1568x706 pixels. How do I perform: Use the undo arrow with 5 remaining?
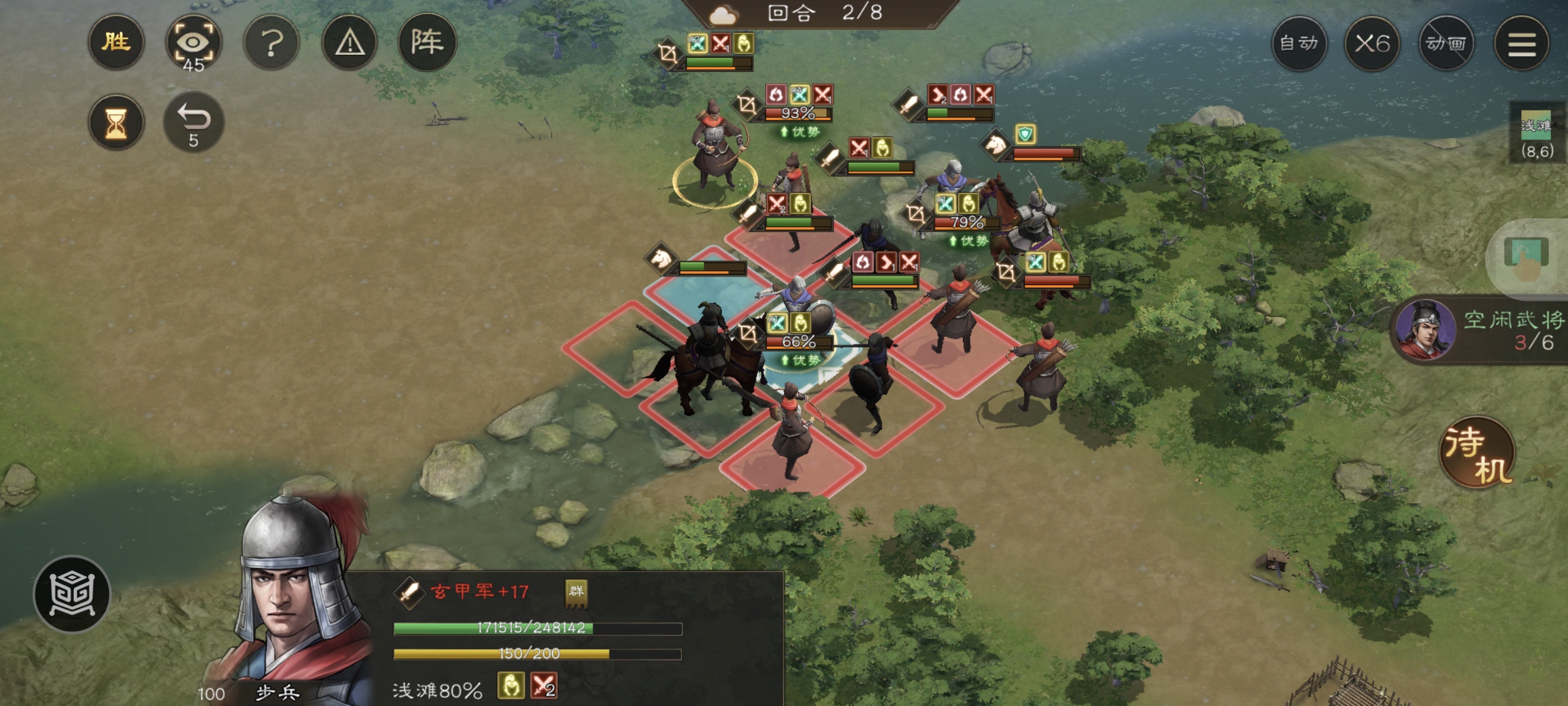[x=195, y=121]
